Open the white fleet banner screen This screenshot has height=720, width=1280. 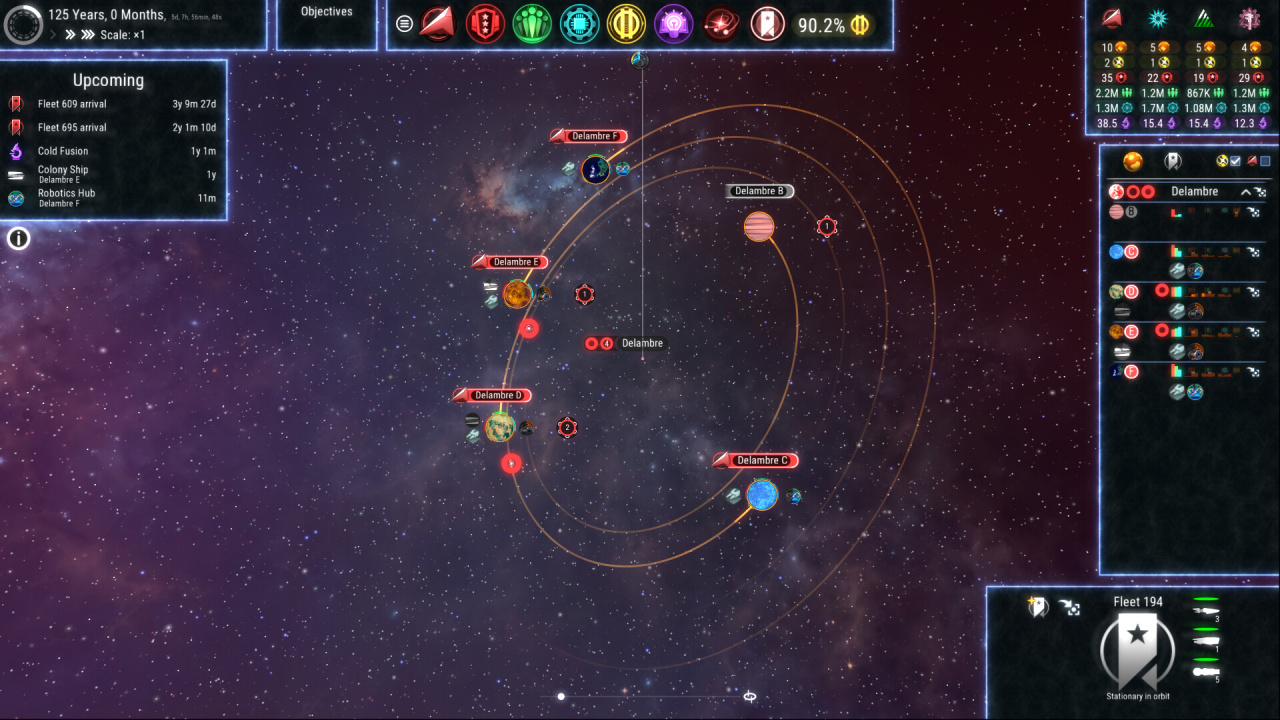(x=768, y=24)
